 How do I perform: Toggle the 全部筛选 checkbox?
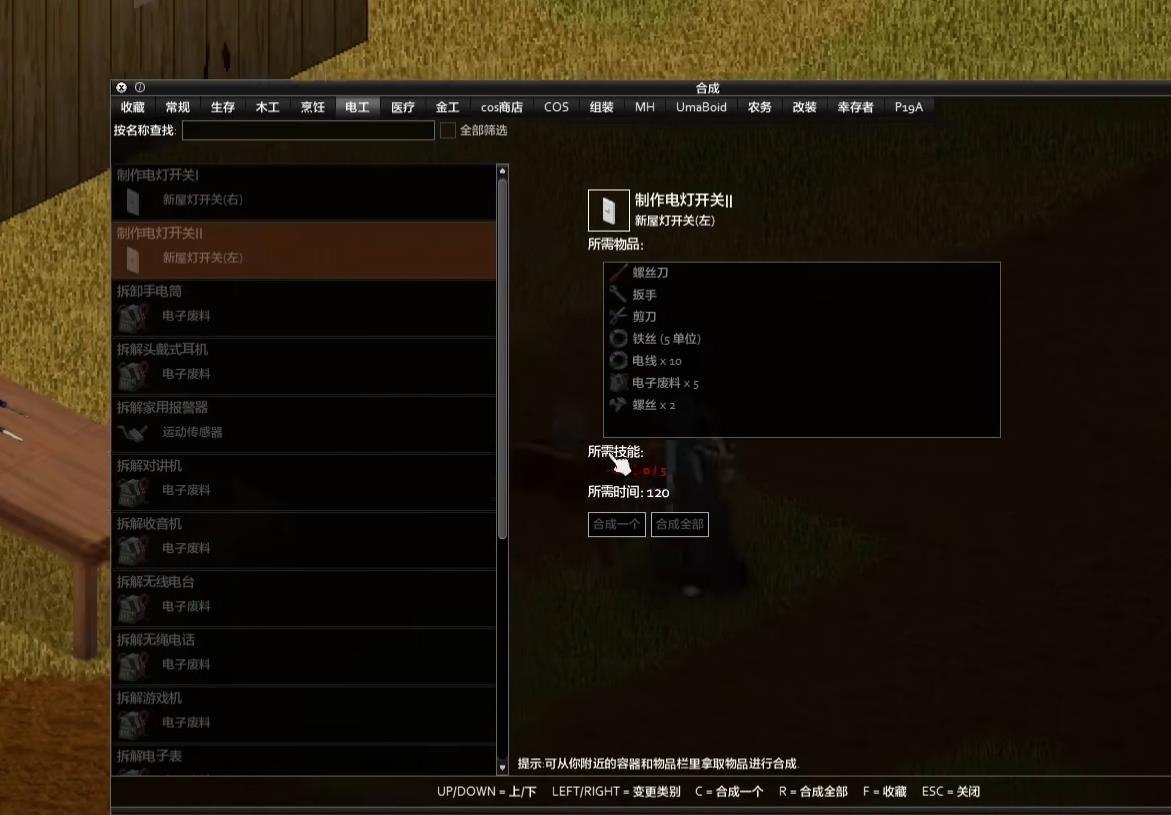point(448,130)
